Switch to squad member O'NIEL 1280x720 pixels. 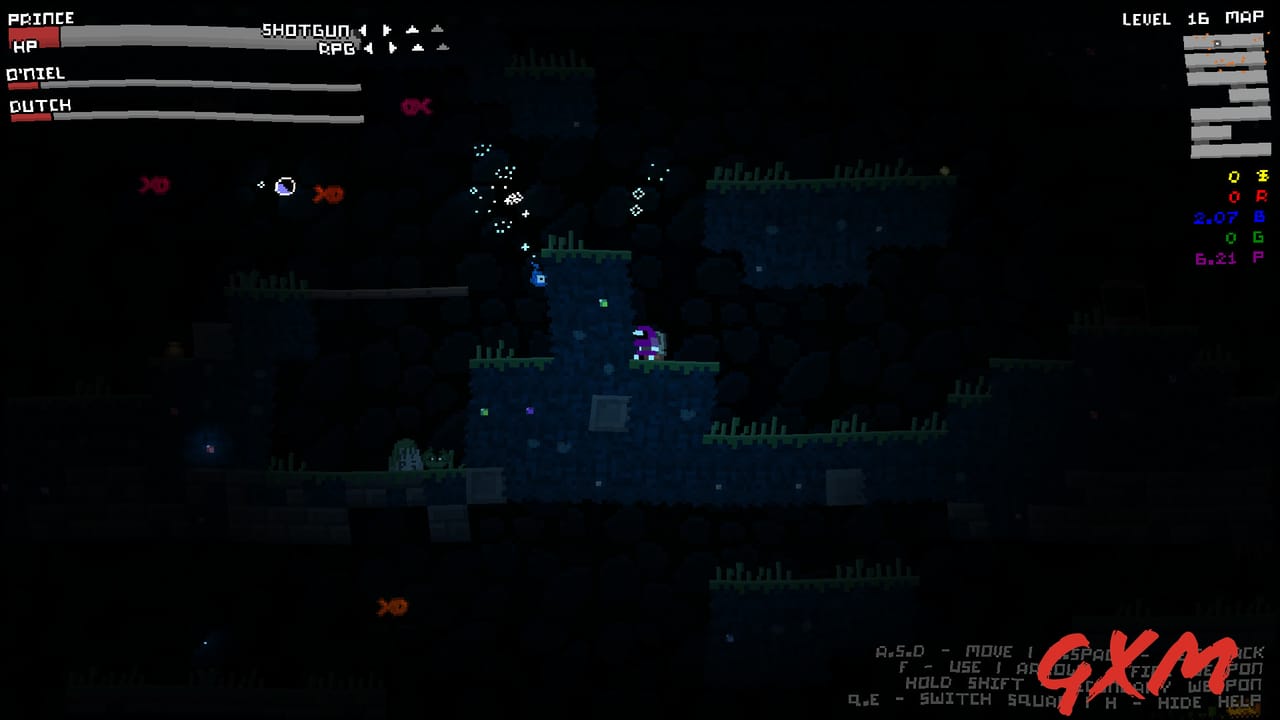coord(37,72)
